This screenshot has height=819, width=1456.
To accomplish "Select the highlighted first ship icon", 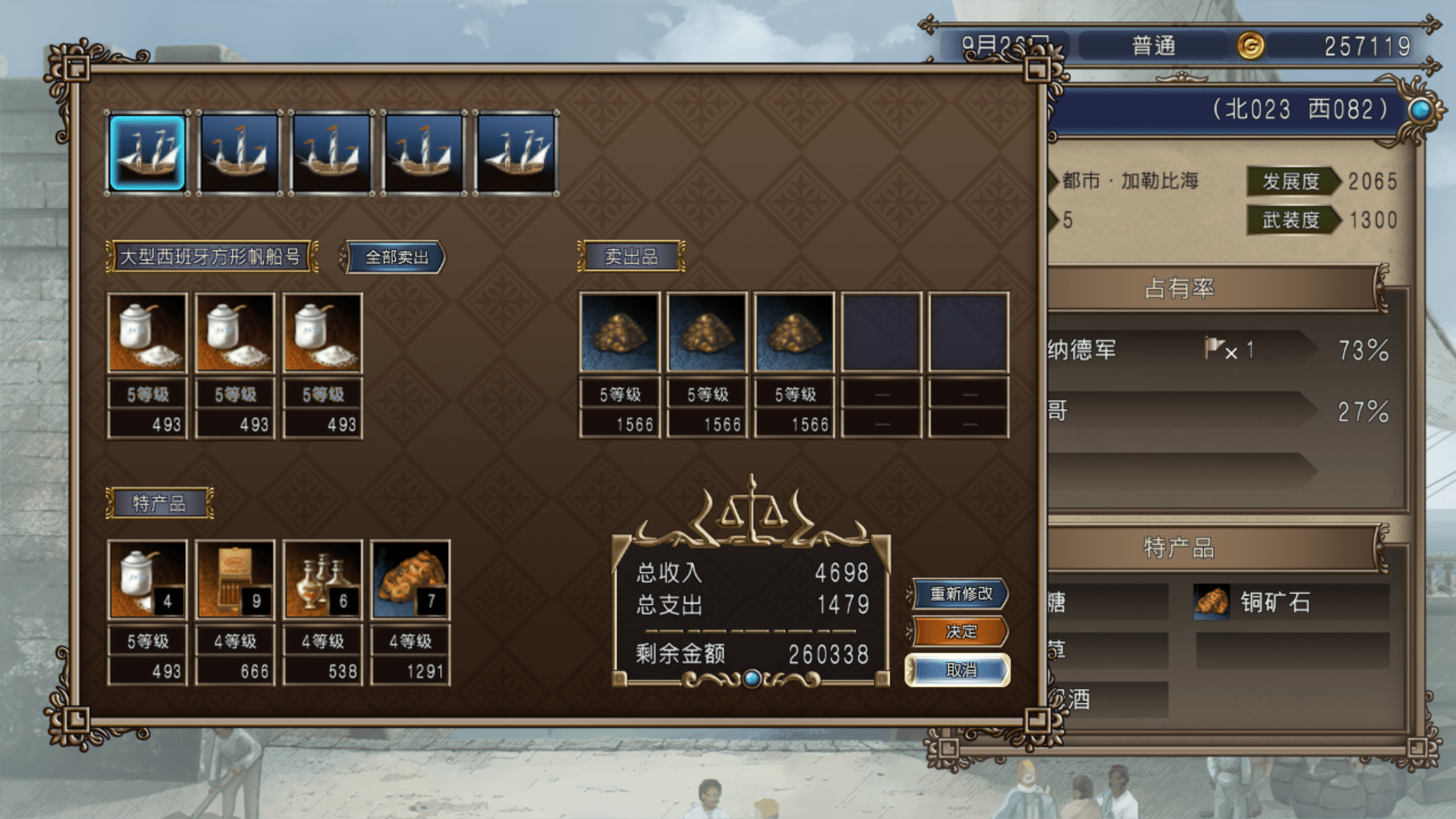I will click(147, 152).
